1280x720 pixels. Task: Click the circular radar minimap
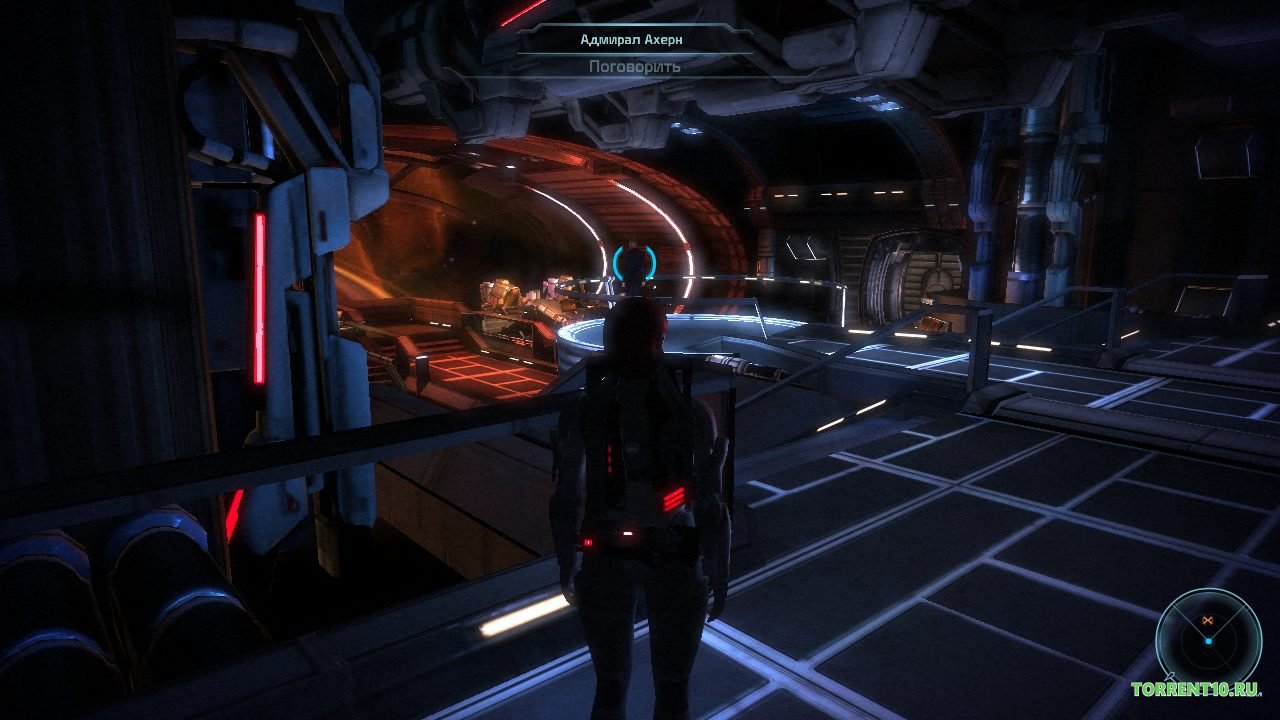[1208, 639]
